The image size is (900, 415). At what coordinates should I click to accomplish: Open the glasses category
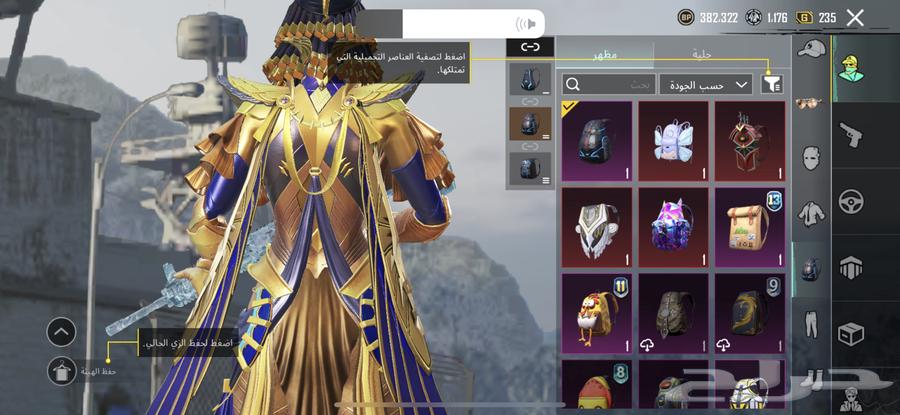click(811, 103)
